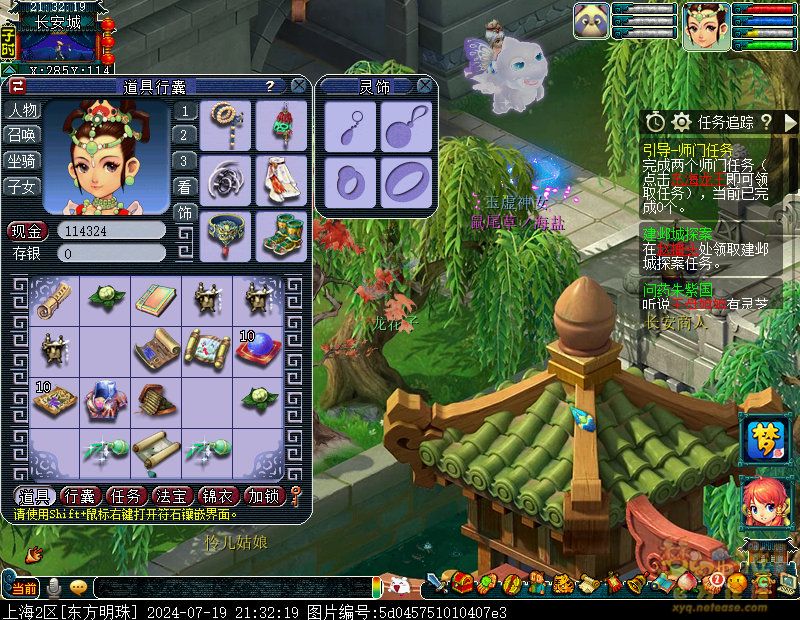Image resolution: width=800 pixels, height=620 pixels.
Task: Click the panda pet portrait
Action: click(x=591, y=21)
